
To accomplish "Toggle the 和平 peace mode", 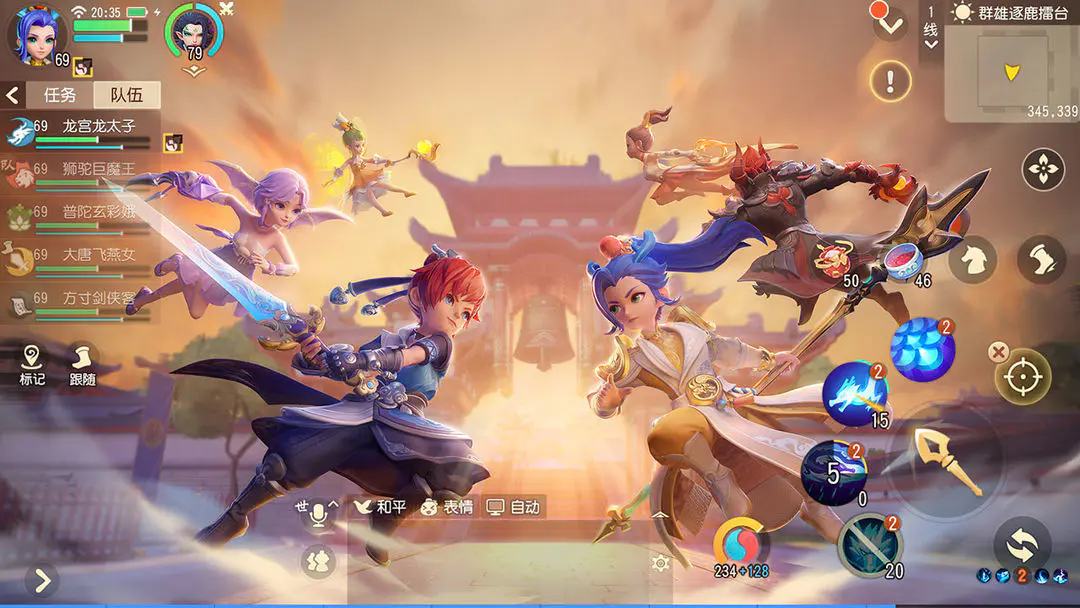I will point(380,507).
